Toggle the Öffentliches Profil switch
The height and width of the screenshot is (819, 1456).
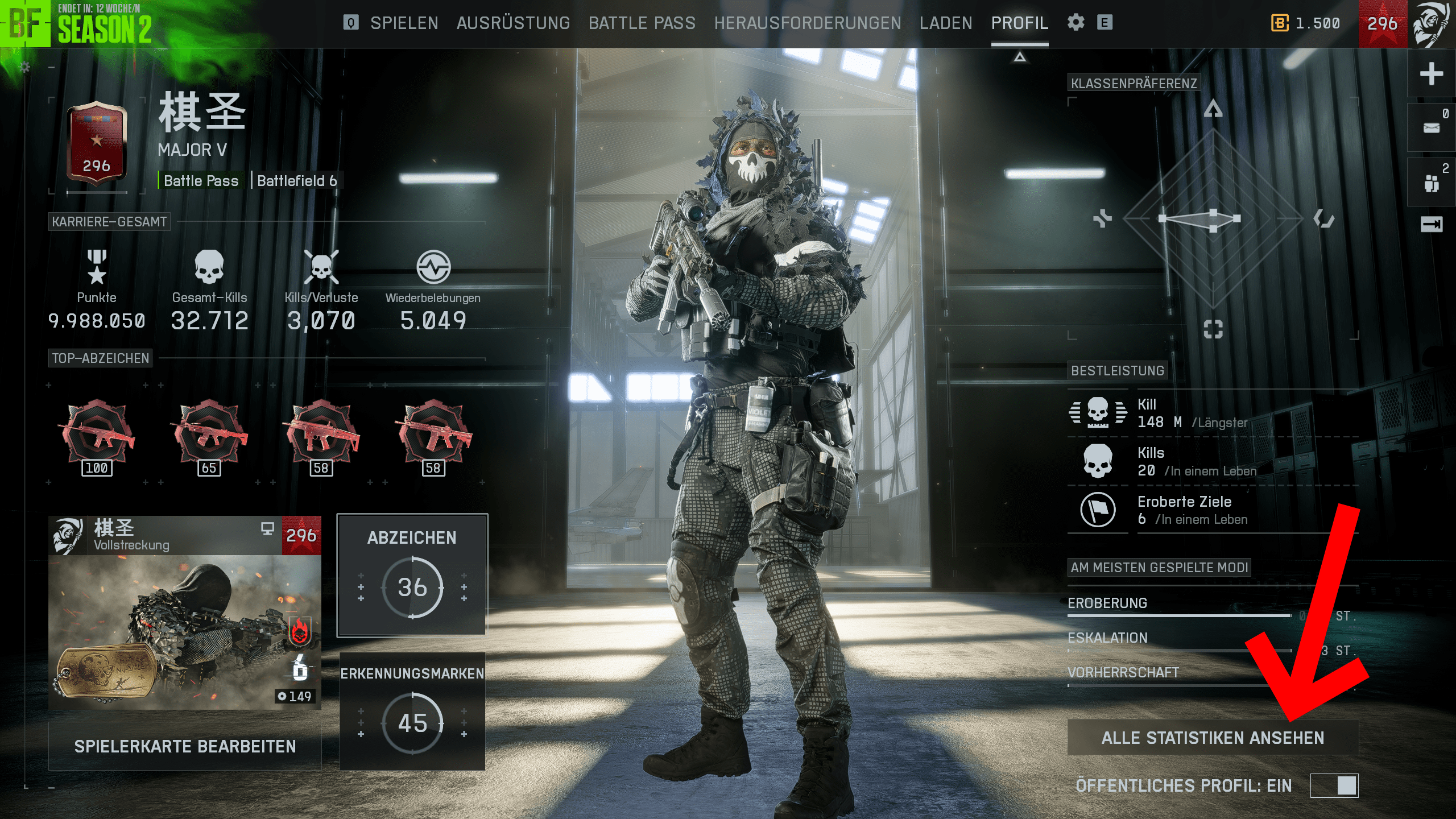1334,785
